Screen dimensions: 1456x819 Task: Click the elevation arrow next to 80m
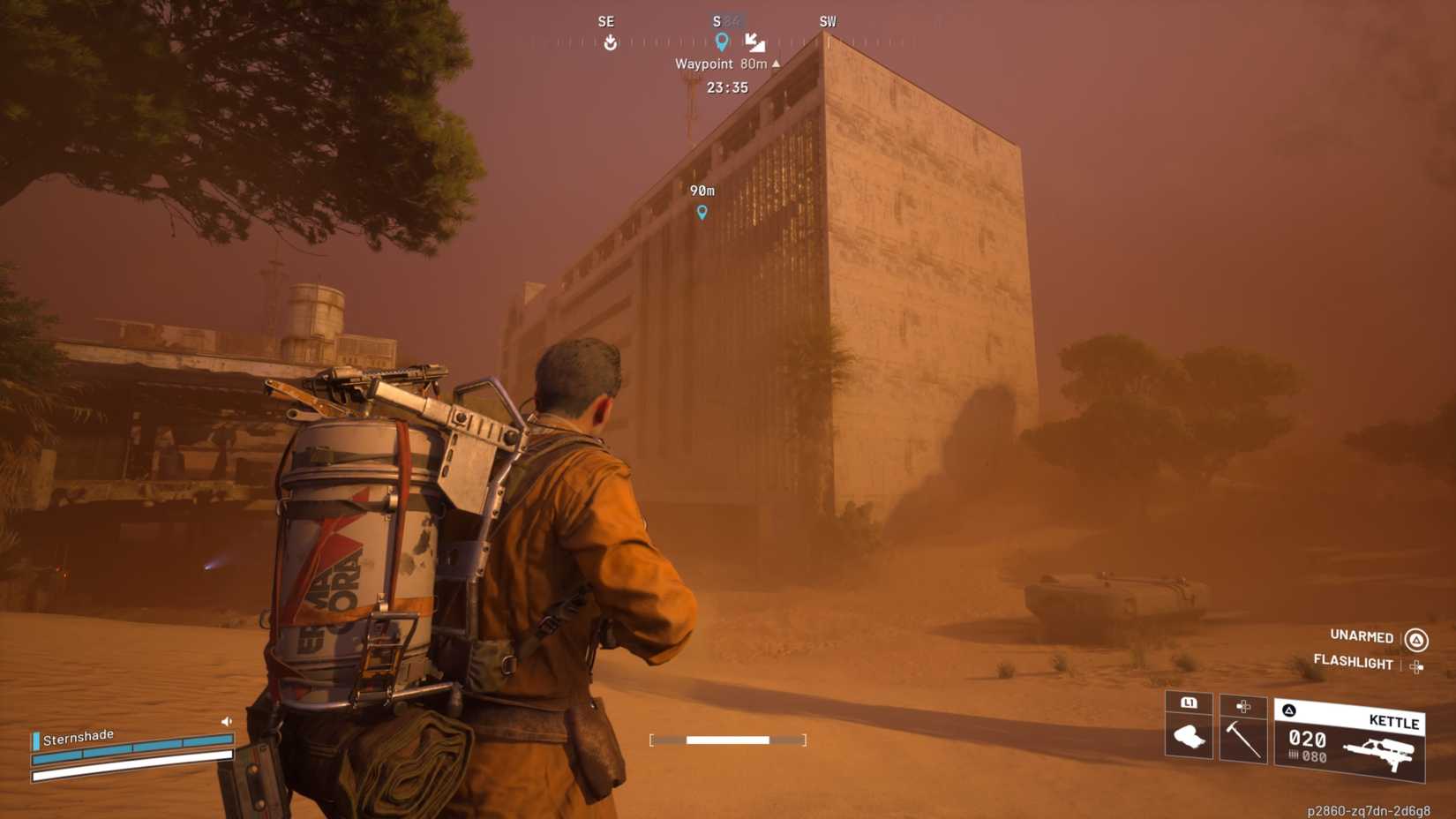[x=774, y=64]
